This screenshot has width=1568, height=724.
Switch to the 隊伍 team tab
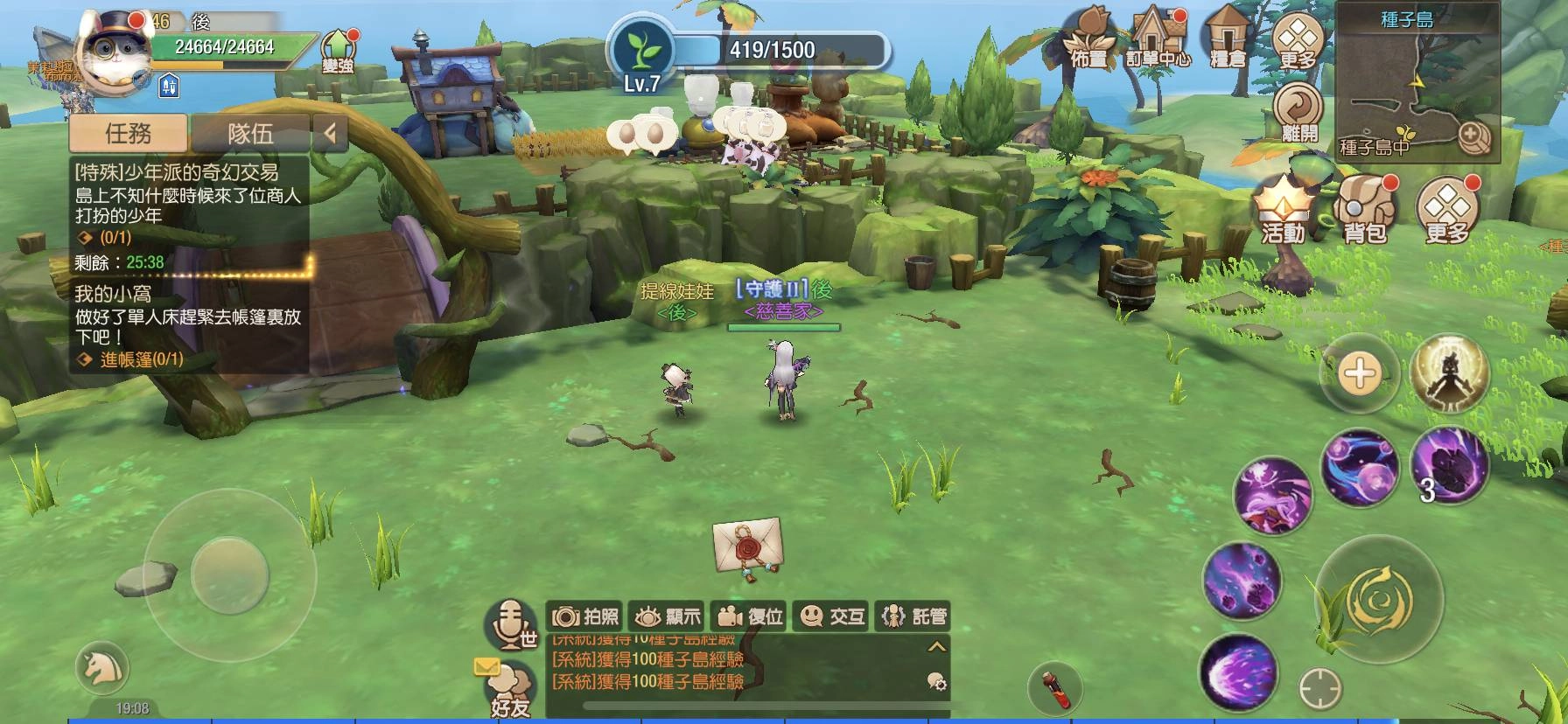(250, 134)
